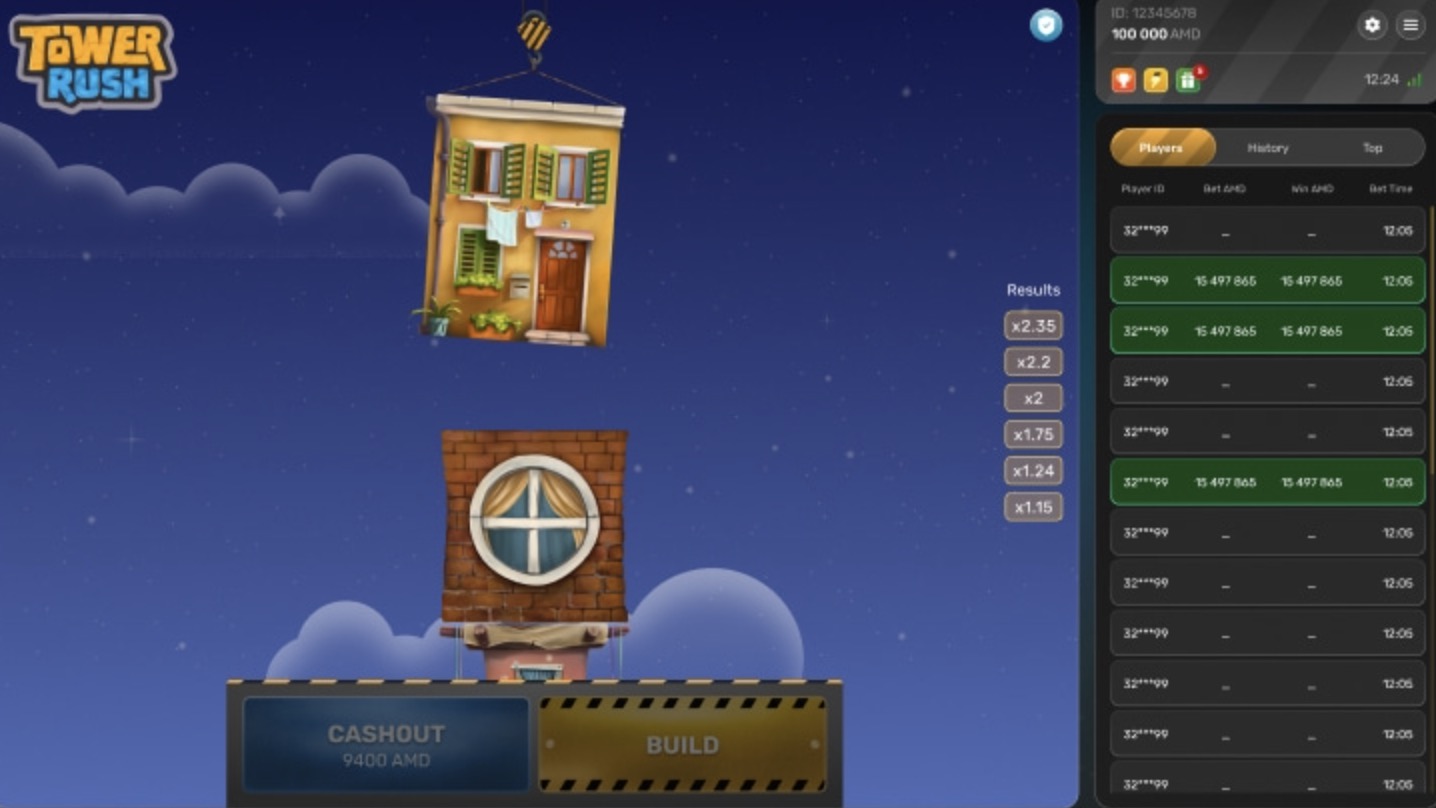Select the topmost green winning bet row

(1266, 280)
